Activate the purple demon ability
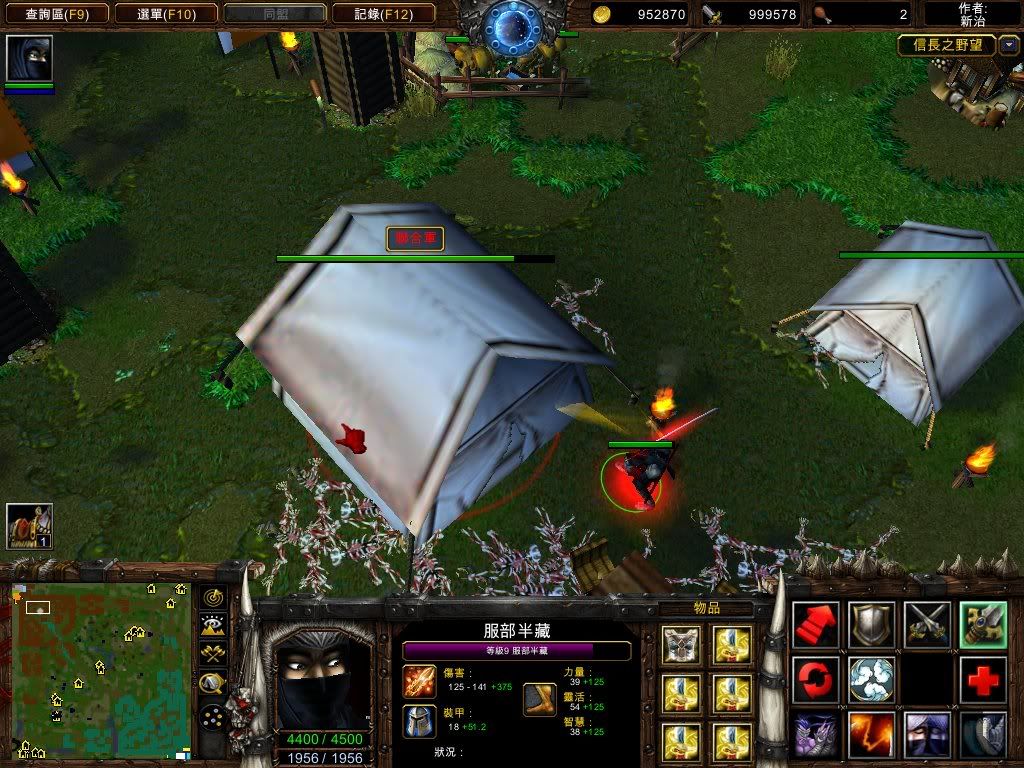The image size is (1024, 768). click(x=816, y=736)
